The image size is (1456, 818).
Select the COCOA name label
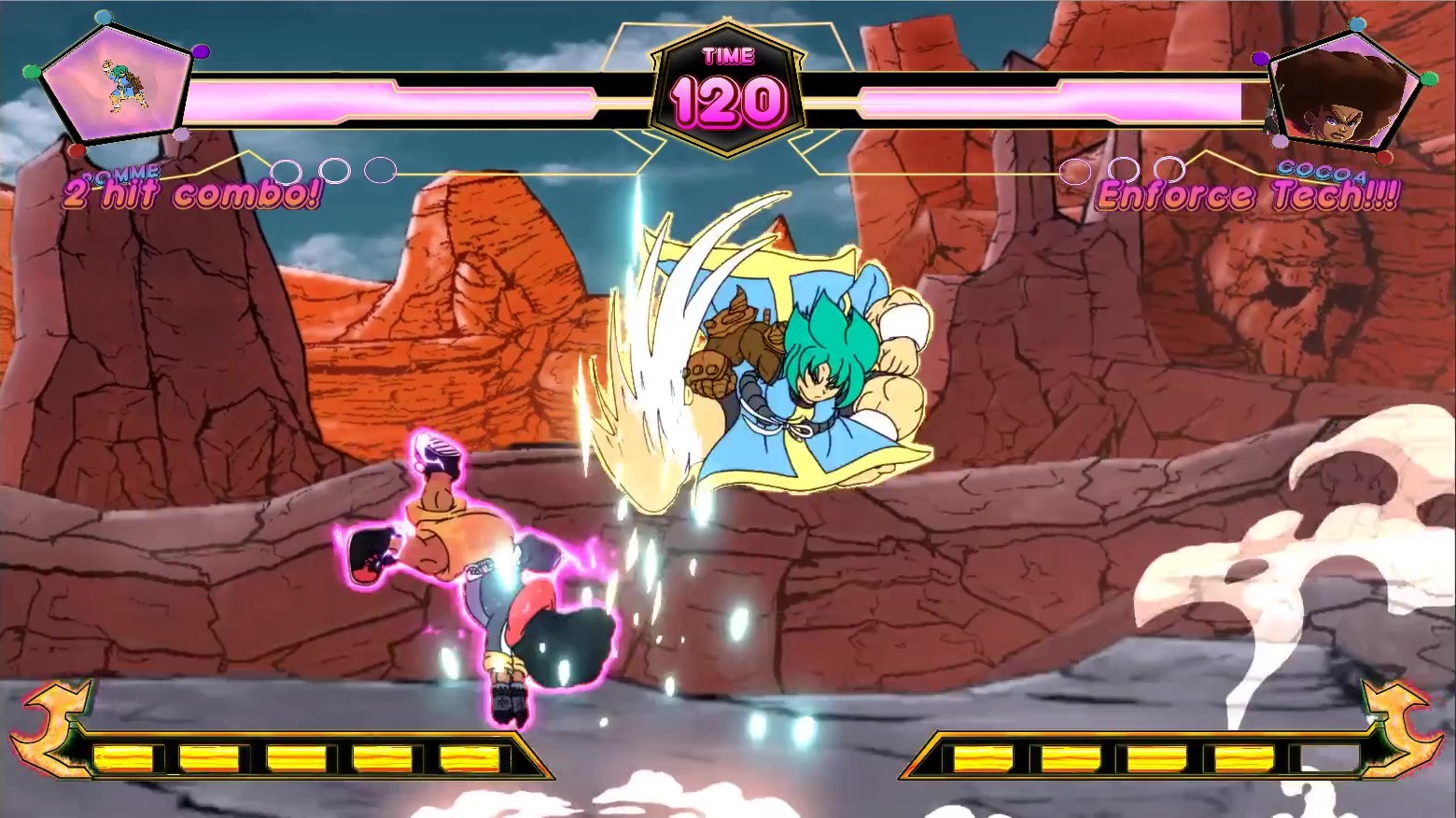click(1321, 172)
